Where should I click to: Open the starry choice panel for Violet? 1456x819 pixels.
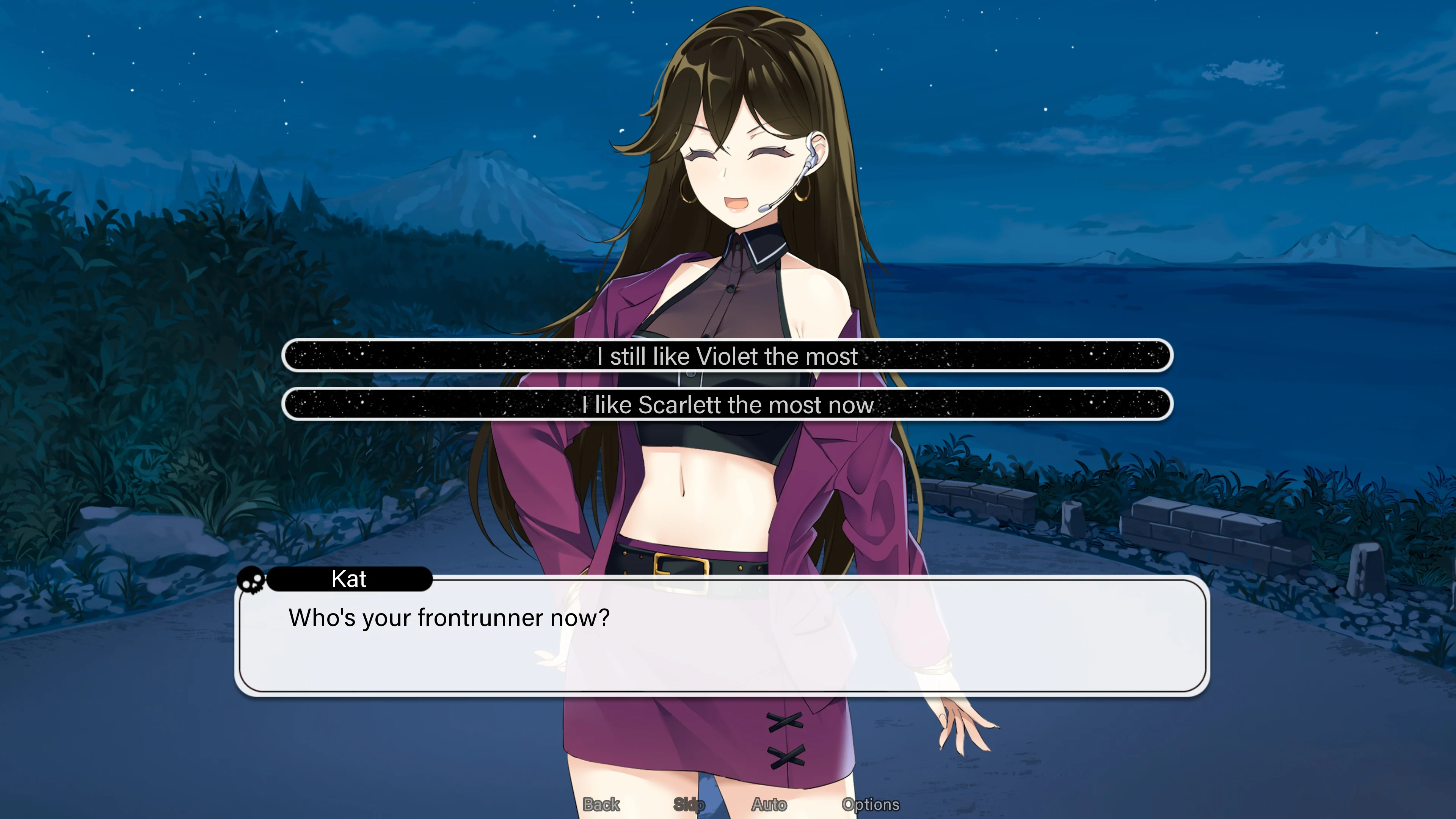(x=728, y=356)
